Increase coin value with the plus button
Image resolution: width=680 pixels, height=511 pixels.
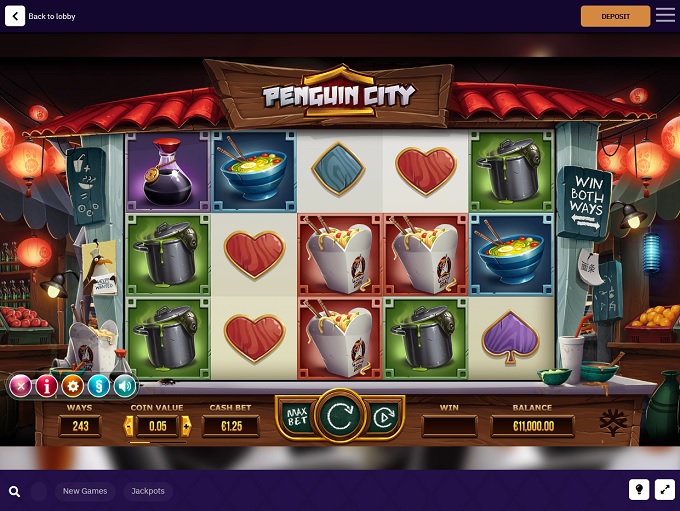[186, 426]
